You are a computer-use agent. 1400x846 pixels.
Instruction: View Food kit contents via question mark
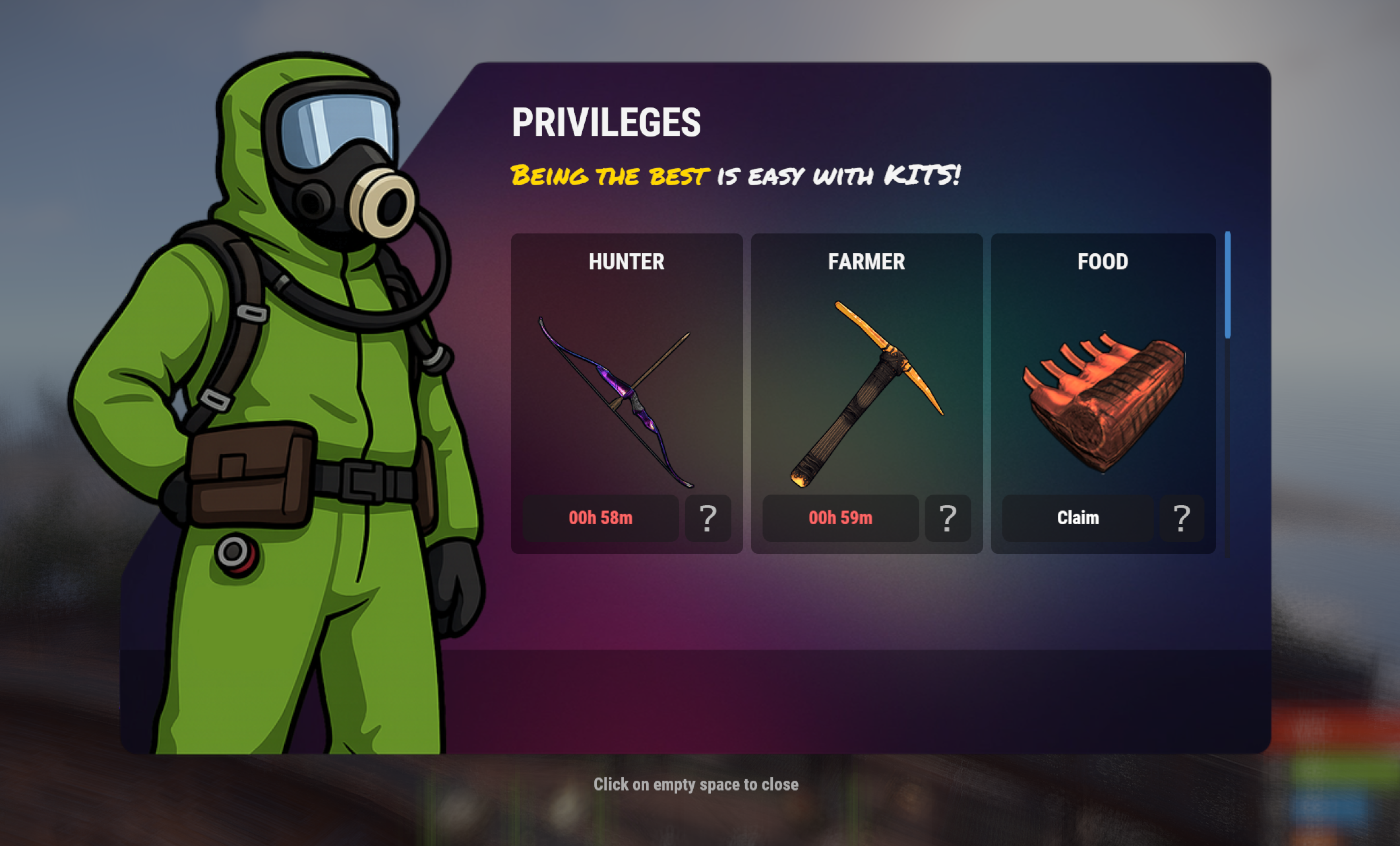click(1181, 517)
